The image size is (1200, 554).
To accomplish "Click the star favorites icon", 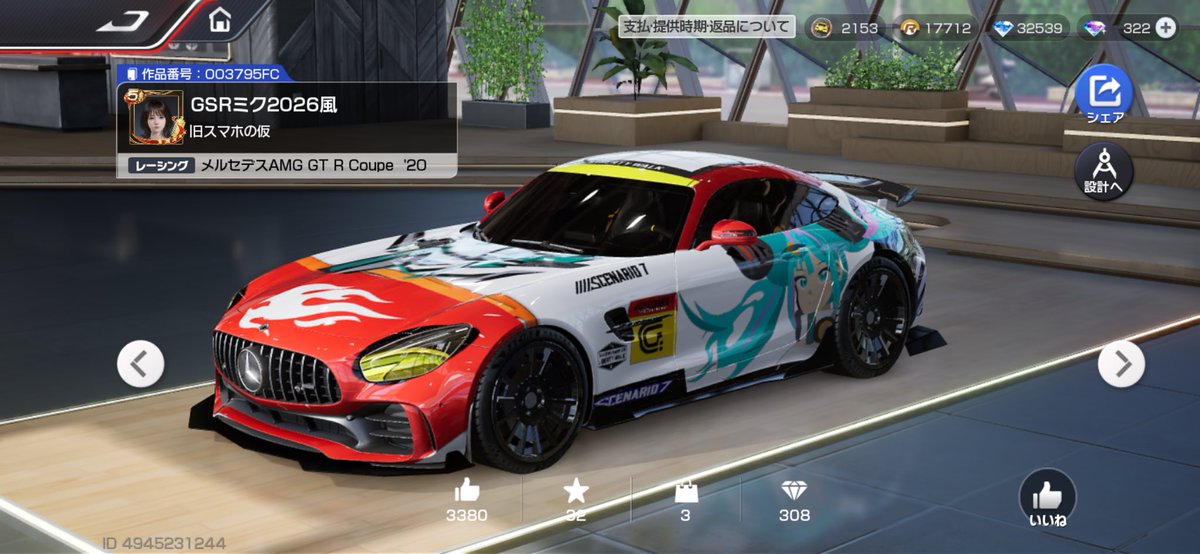I will [x=576, y=490].
